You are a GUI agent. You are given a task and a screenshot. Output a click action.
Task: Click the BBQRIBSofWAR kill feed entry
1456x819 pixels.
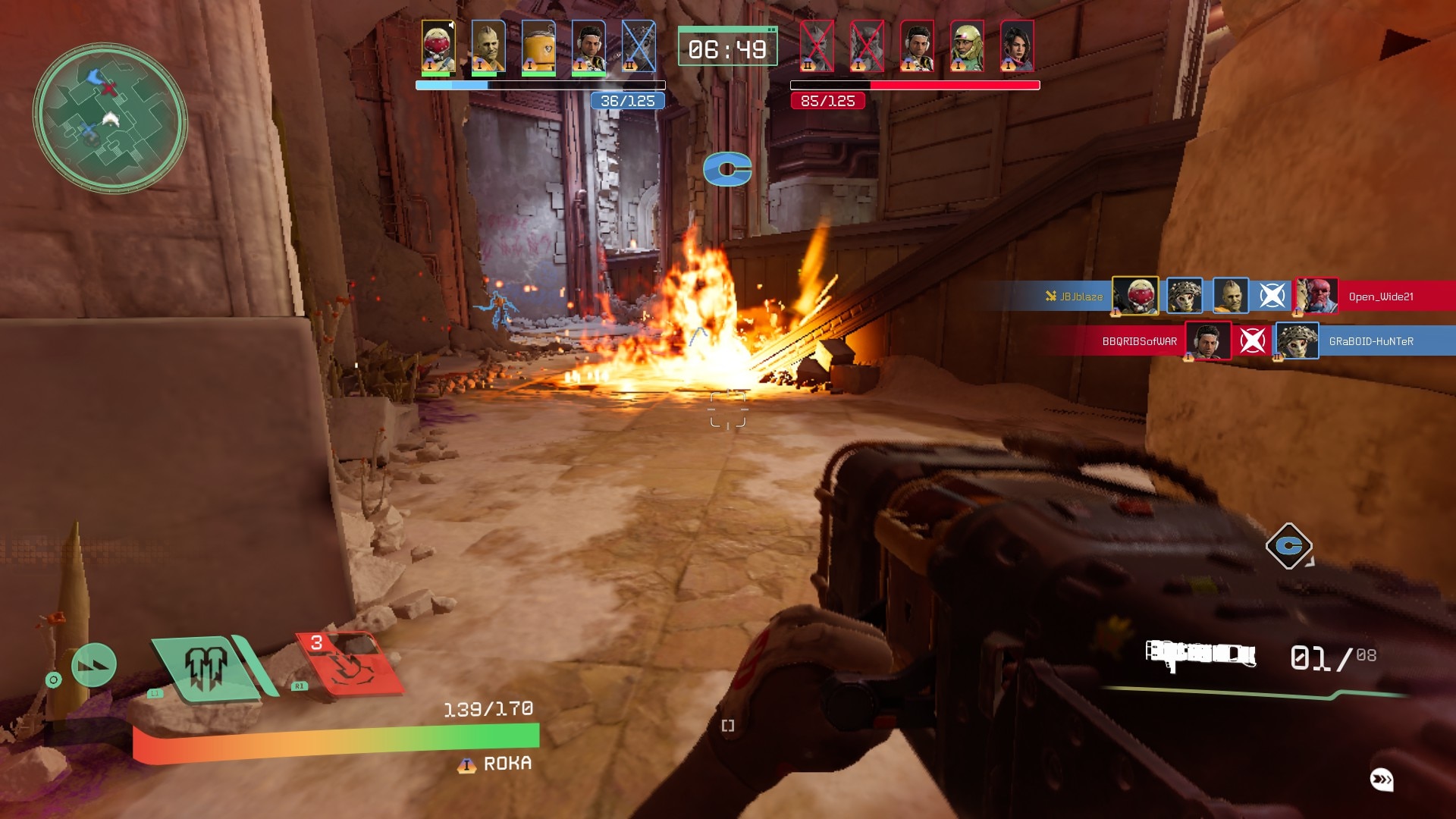pyautogui.click(x=1139, y=341)
